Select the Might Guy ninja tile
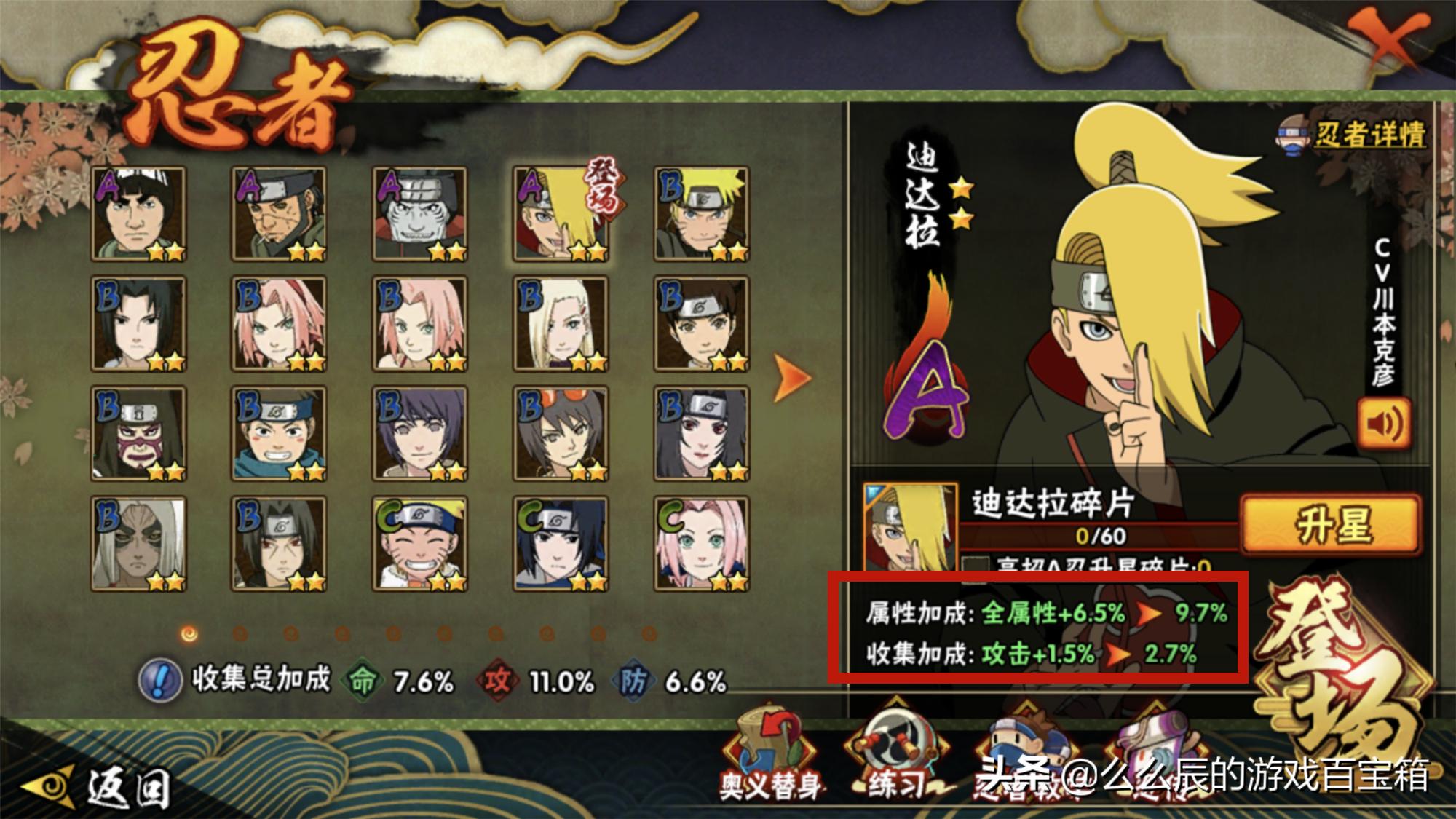Screen dimensions: 1456x819 coord(138,213)
